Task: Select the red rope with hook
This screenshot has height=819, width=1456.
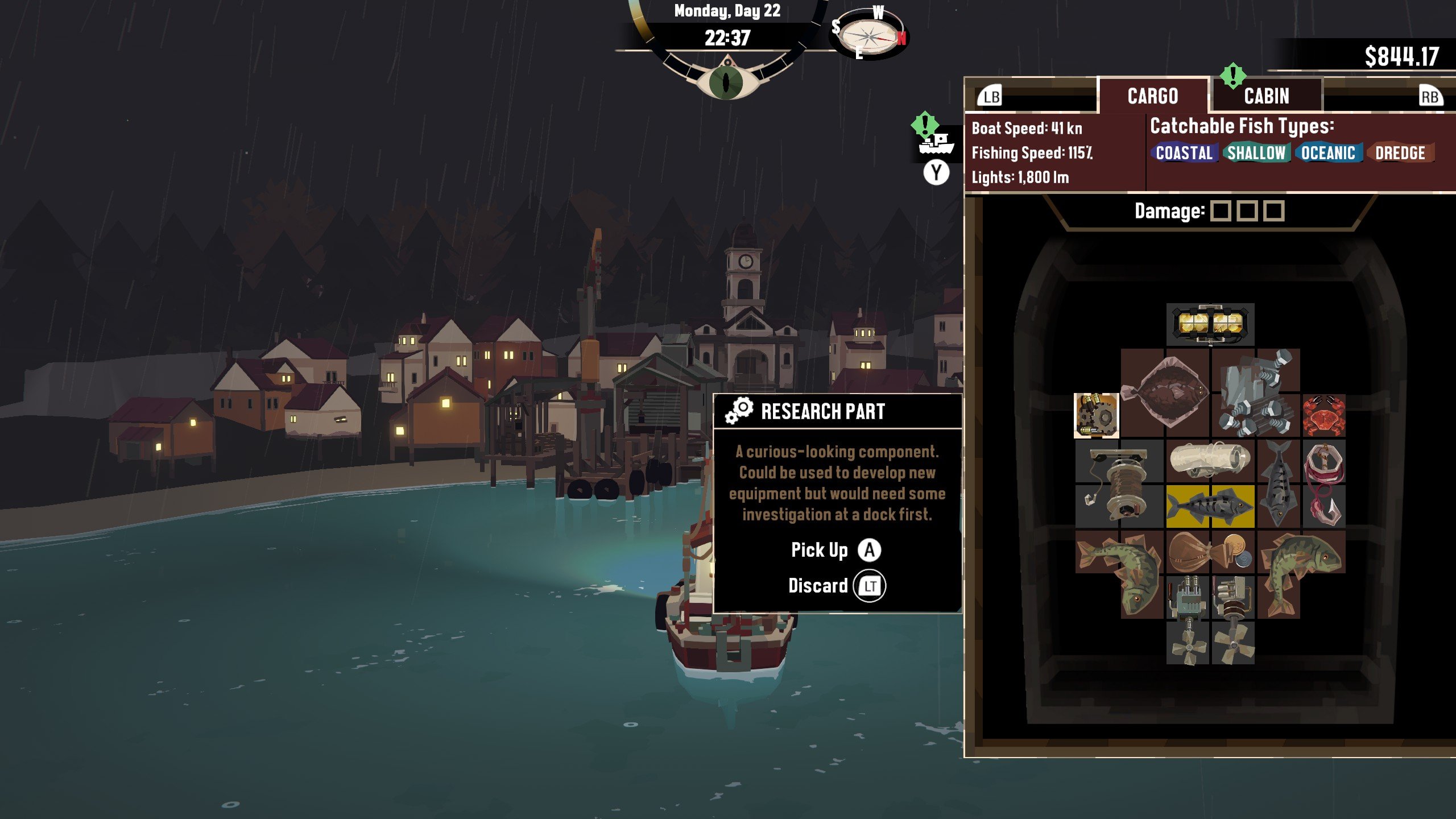Action: click(x=1323, y=484)
